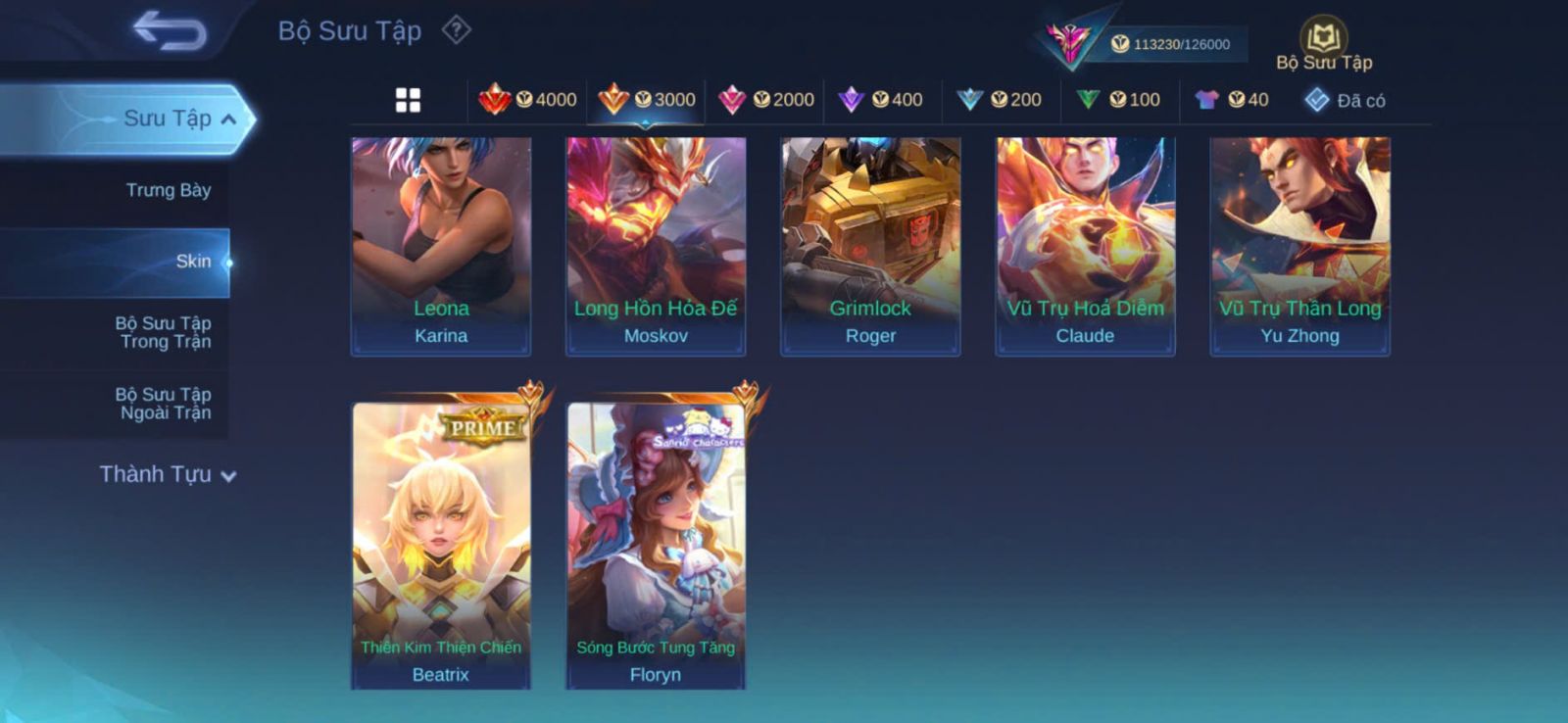
Task: View Roger's Grimlock skin card
Action: click(870, 245)
